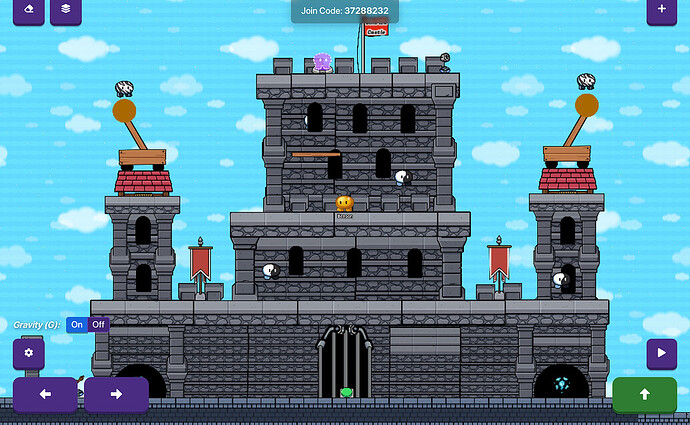
Task: Tap the left arrow move button
Action: [45, 394]
